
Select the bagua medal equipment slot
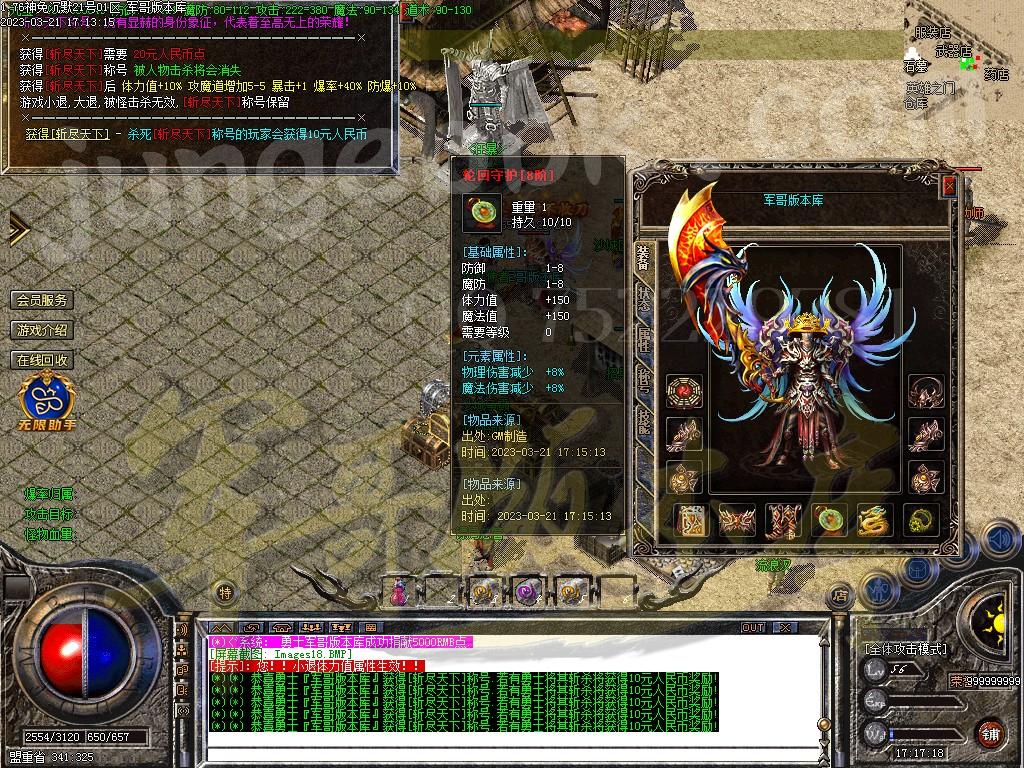click(684, 391)
